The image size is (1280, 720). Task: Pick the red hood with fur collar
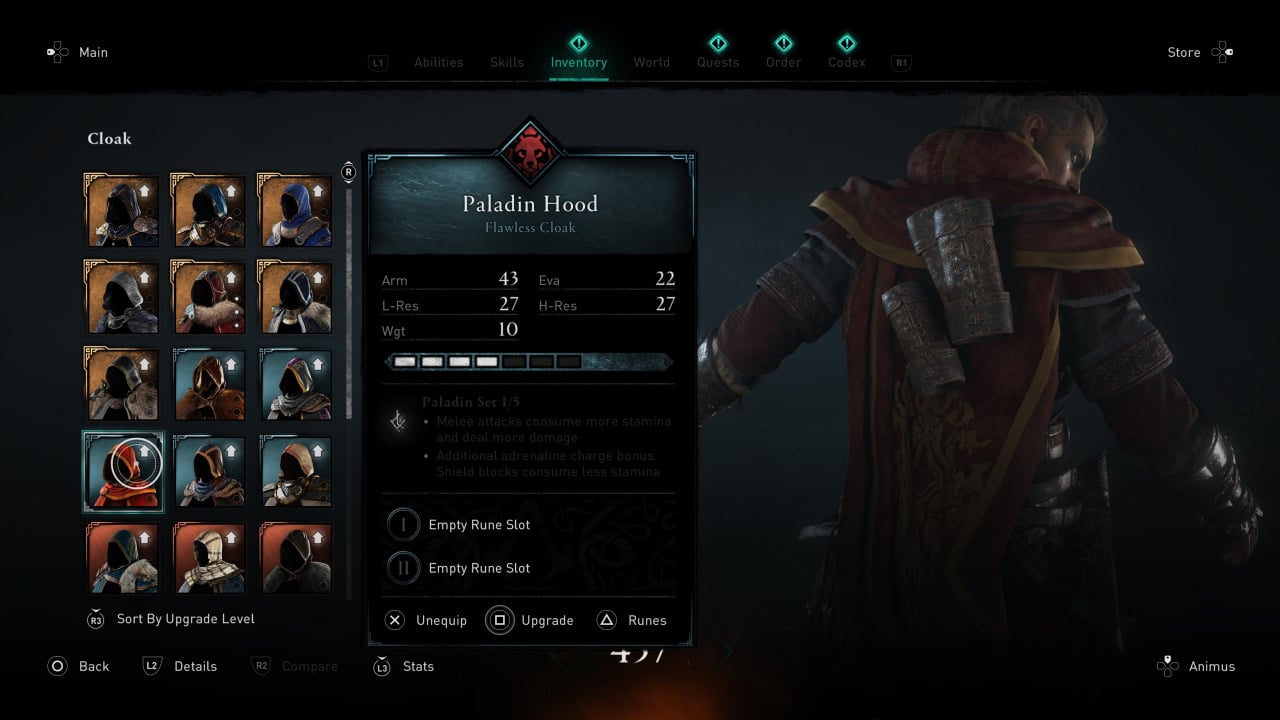click(x=209, y=297)
